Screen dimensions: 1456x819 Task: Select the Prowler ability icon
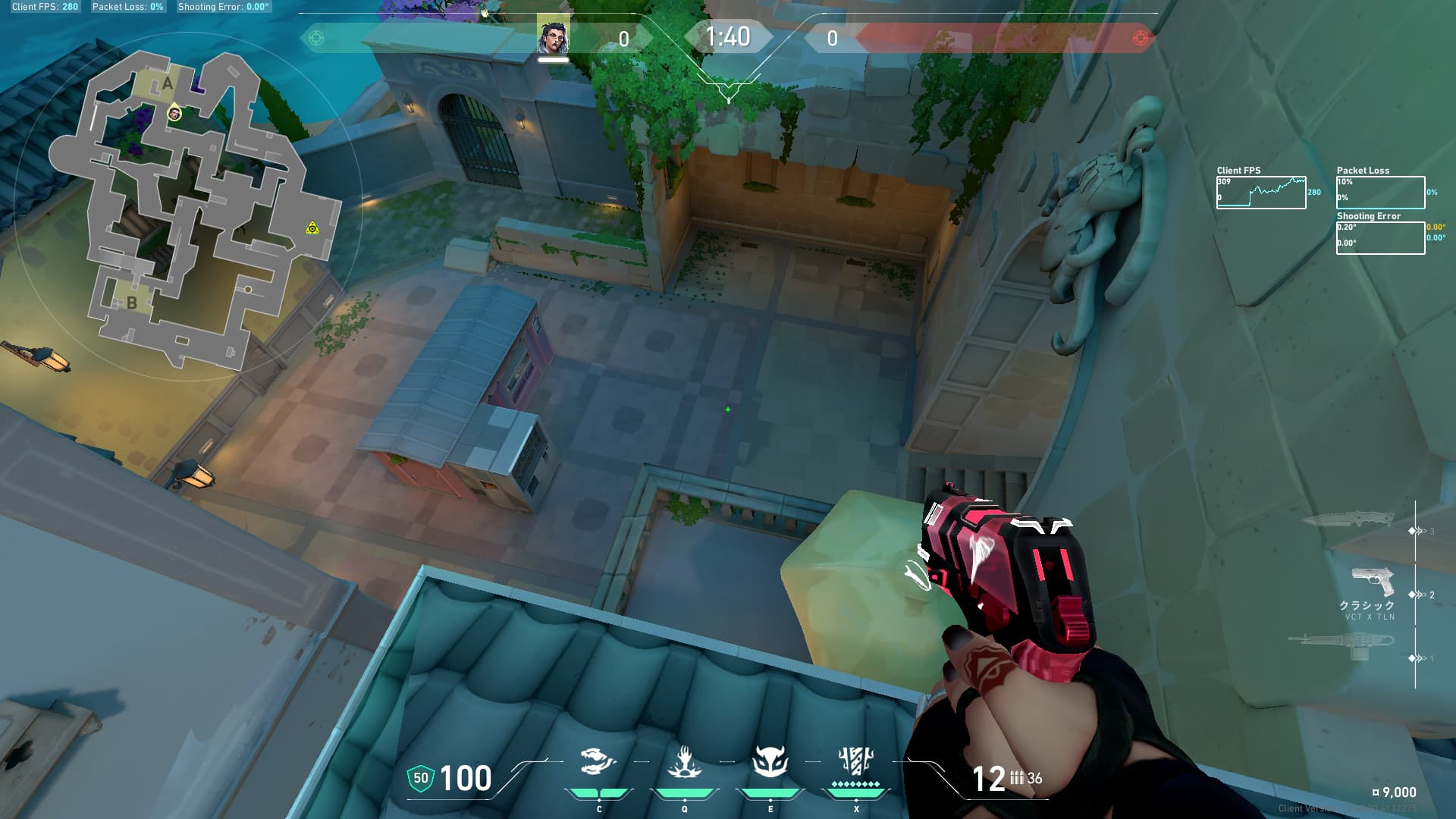598,761
